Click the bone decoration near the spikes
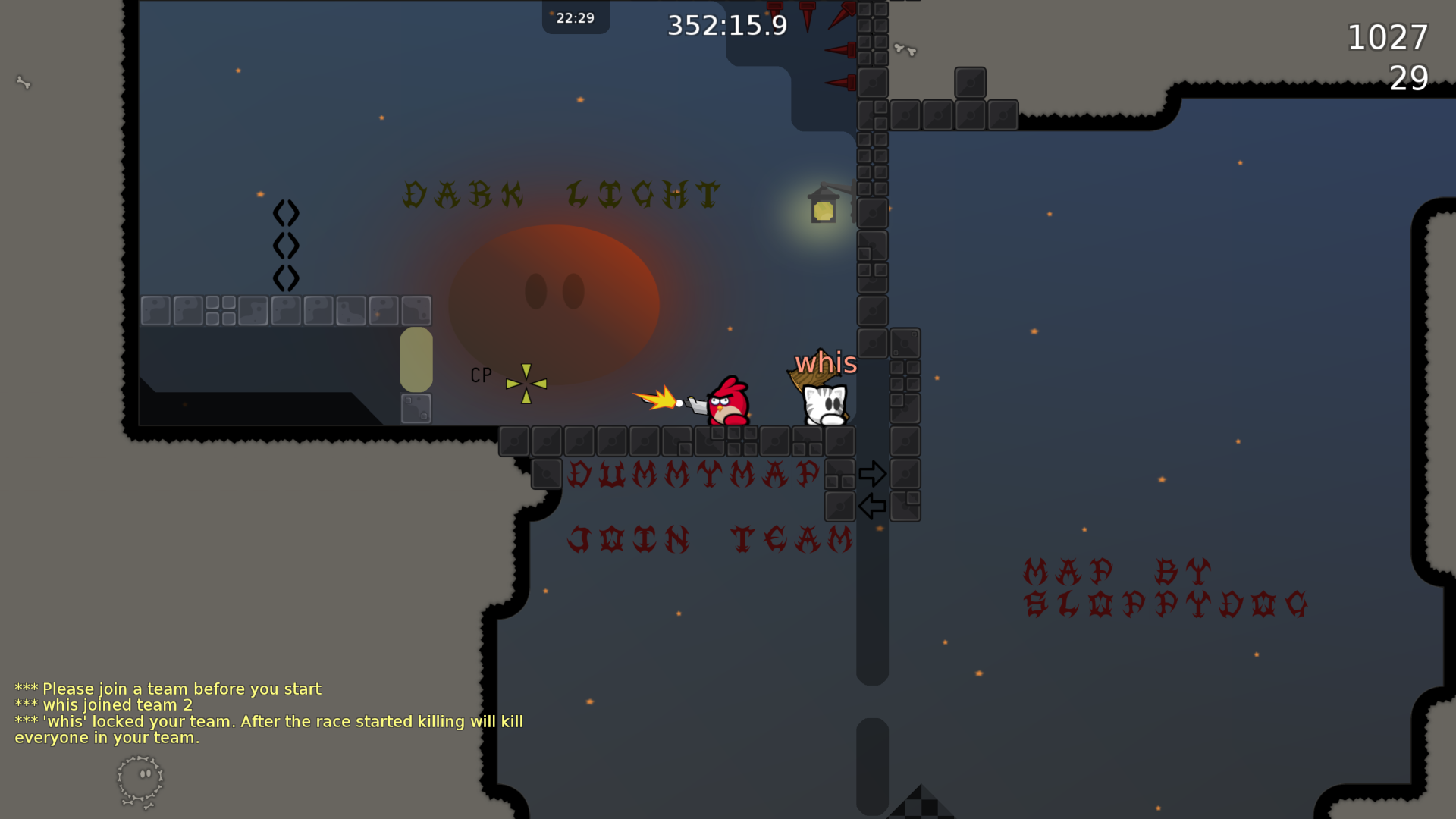The width and height of the screenshot is (1456, 819). [x=905, y=48]
